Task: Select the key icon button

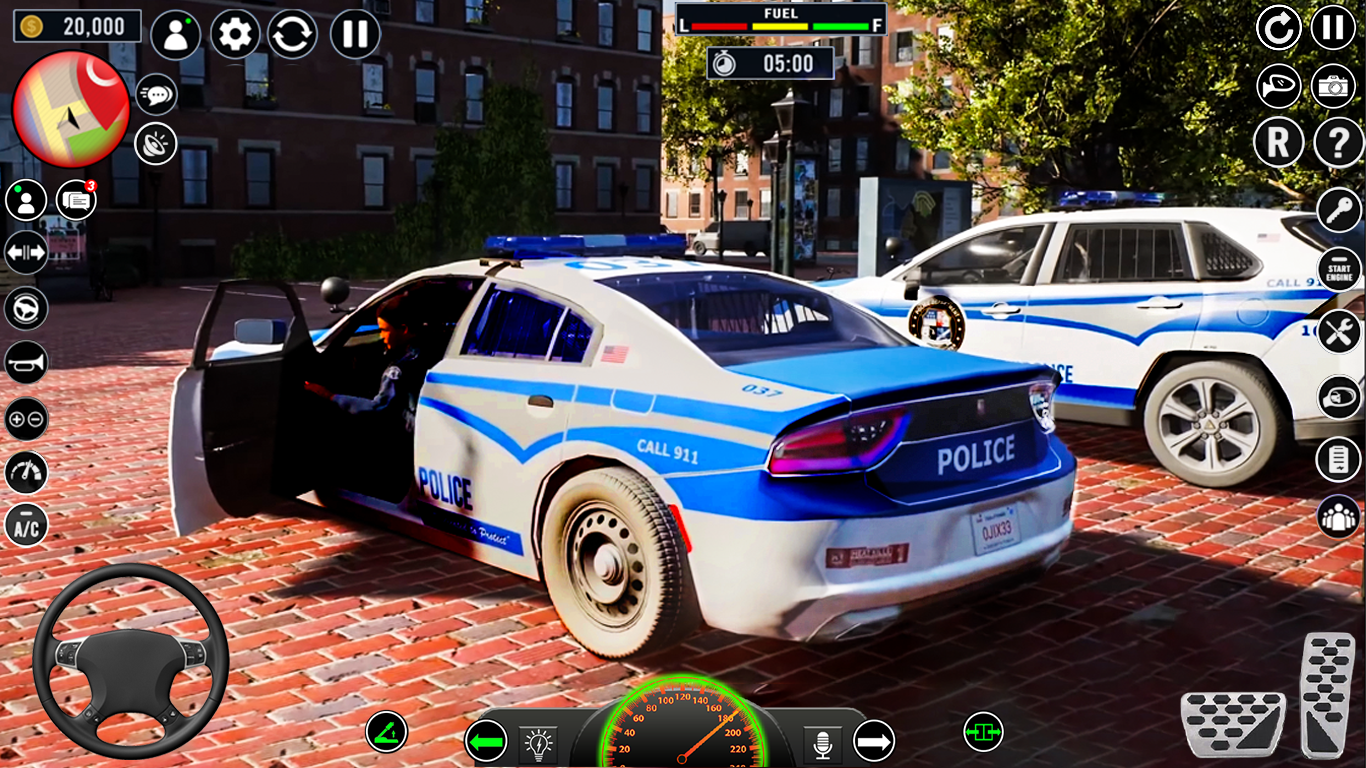Action: [1339, 210]
